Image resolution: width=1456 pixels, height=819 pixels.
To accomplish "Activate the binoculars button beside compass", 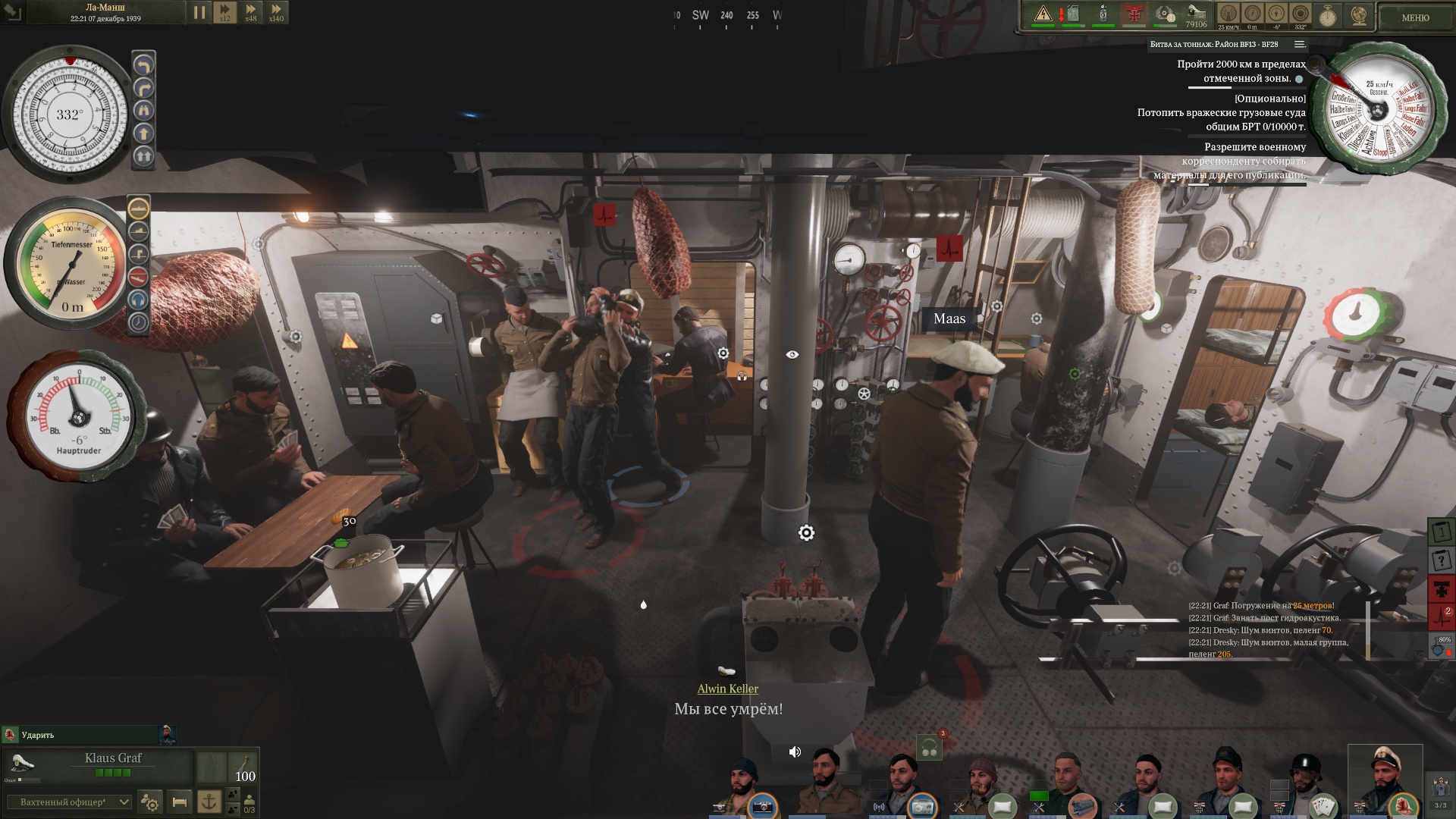I will pos(143,111).
